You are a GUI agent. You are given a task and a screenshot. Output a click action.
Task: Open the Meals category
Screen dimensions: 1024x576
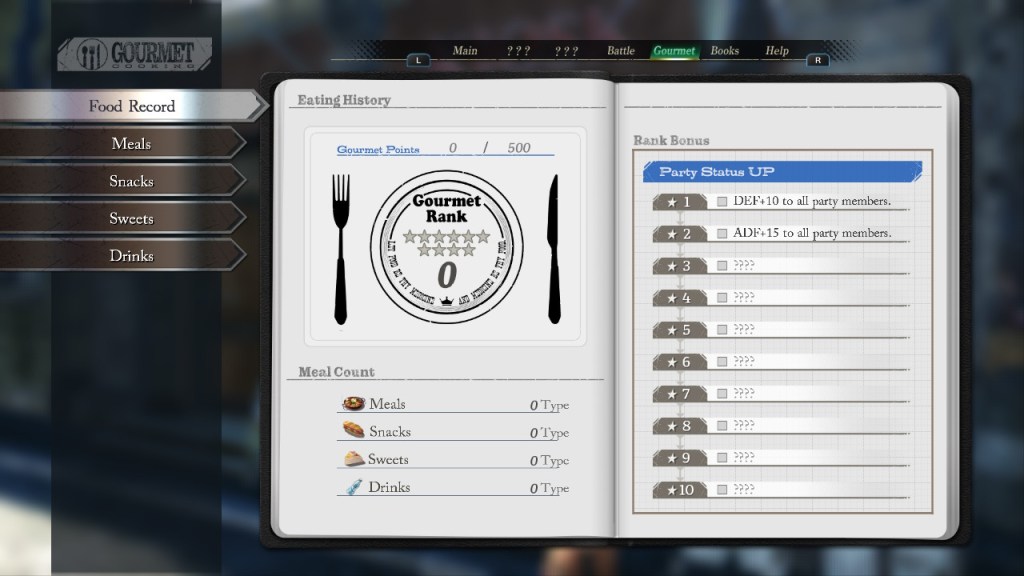coord(131,144)
